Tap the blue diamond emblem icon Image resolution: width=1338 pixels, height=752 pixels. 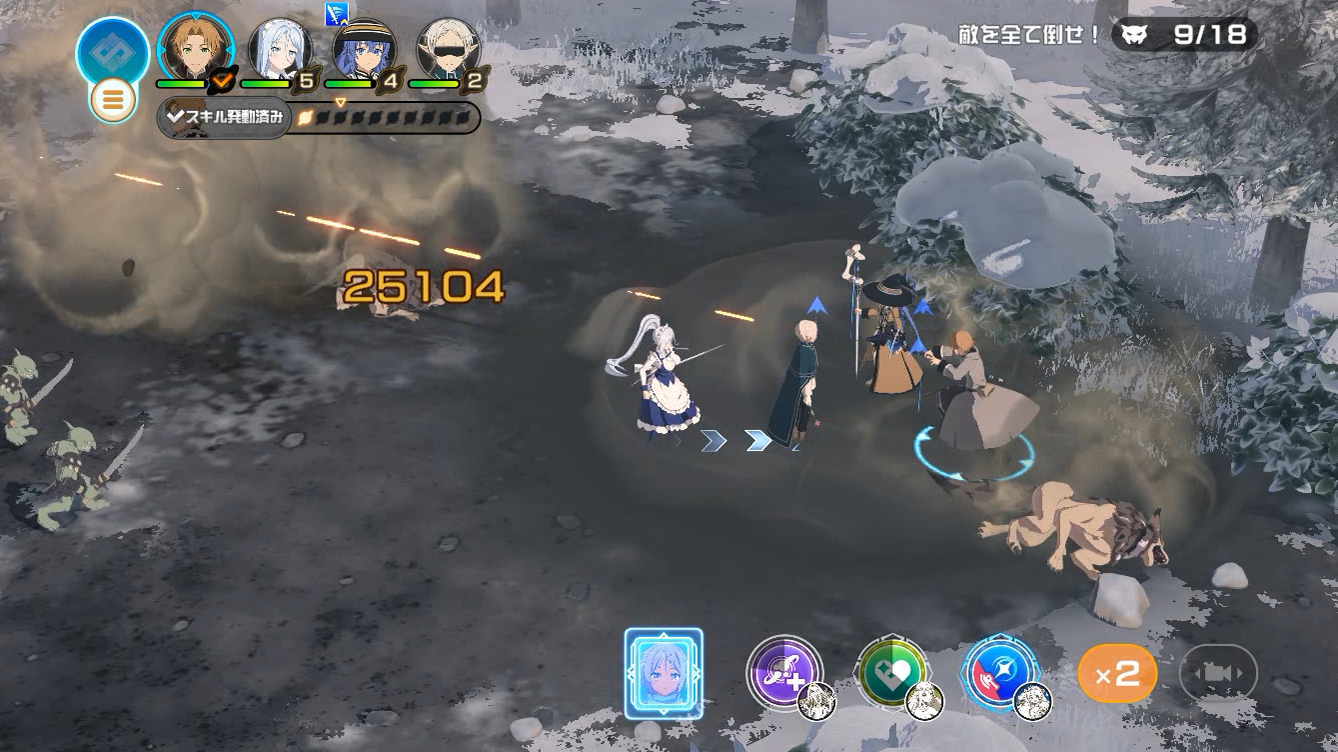(x=112, y=51)
